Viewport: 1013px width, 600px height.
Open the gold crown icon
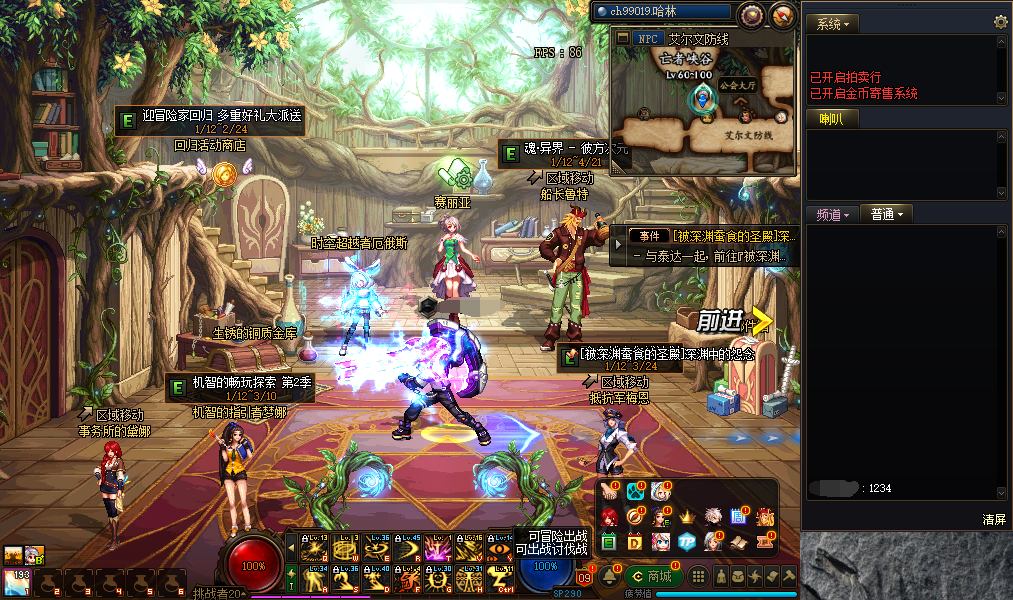[x=686, y=517]
